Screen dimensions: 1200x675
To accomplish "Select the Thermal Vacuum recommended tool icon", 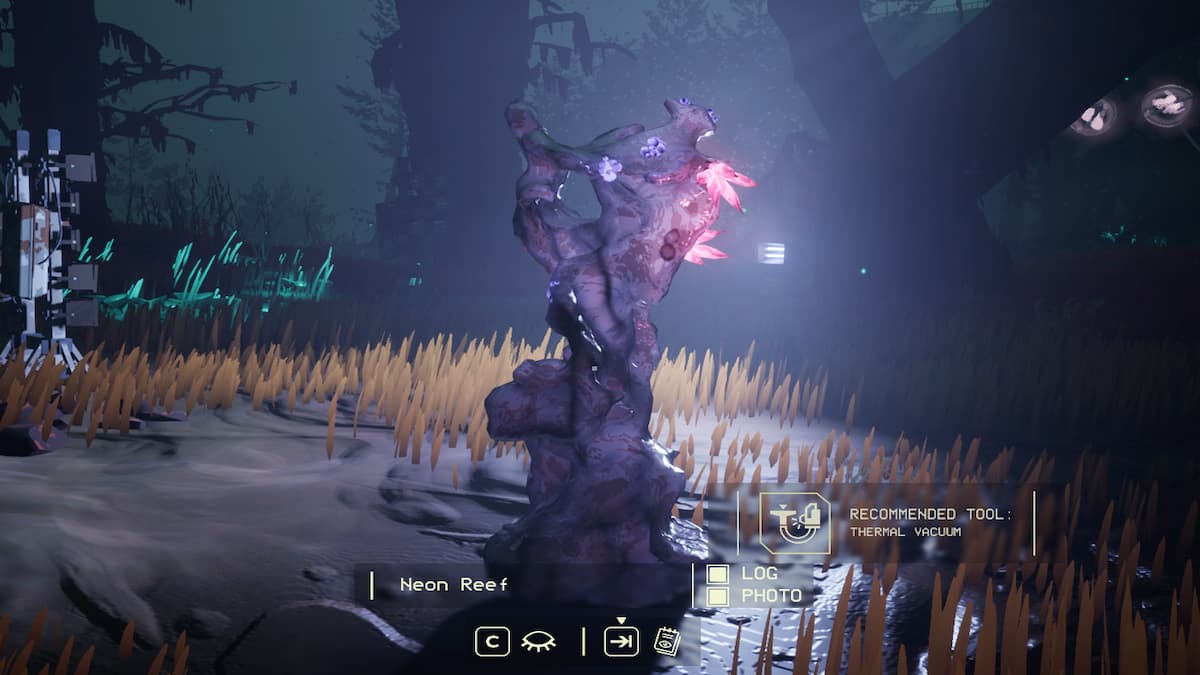I will click(x=794, y=523).
